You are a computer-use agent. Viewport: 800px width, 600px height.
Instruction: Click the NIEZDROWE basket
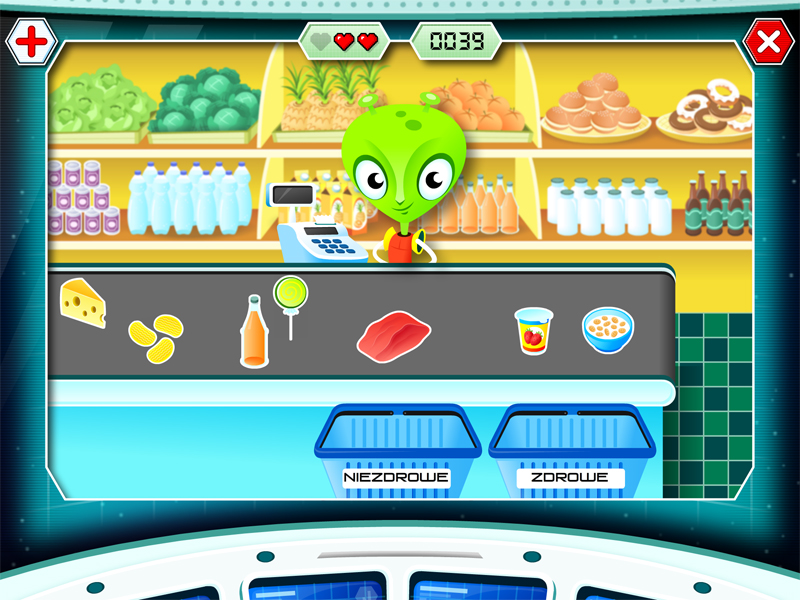397,448
